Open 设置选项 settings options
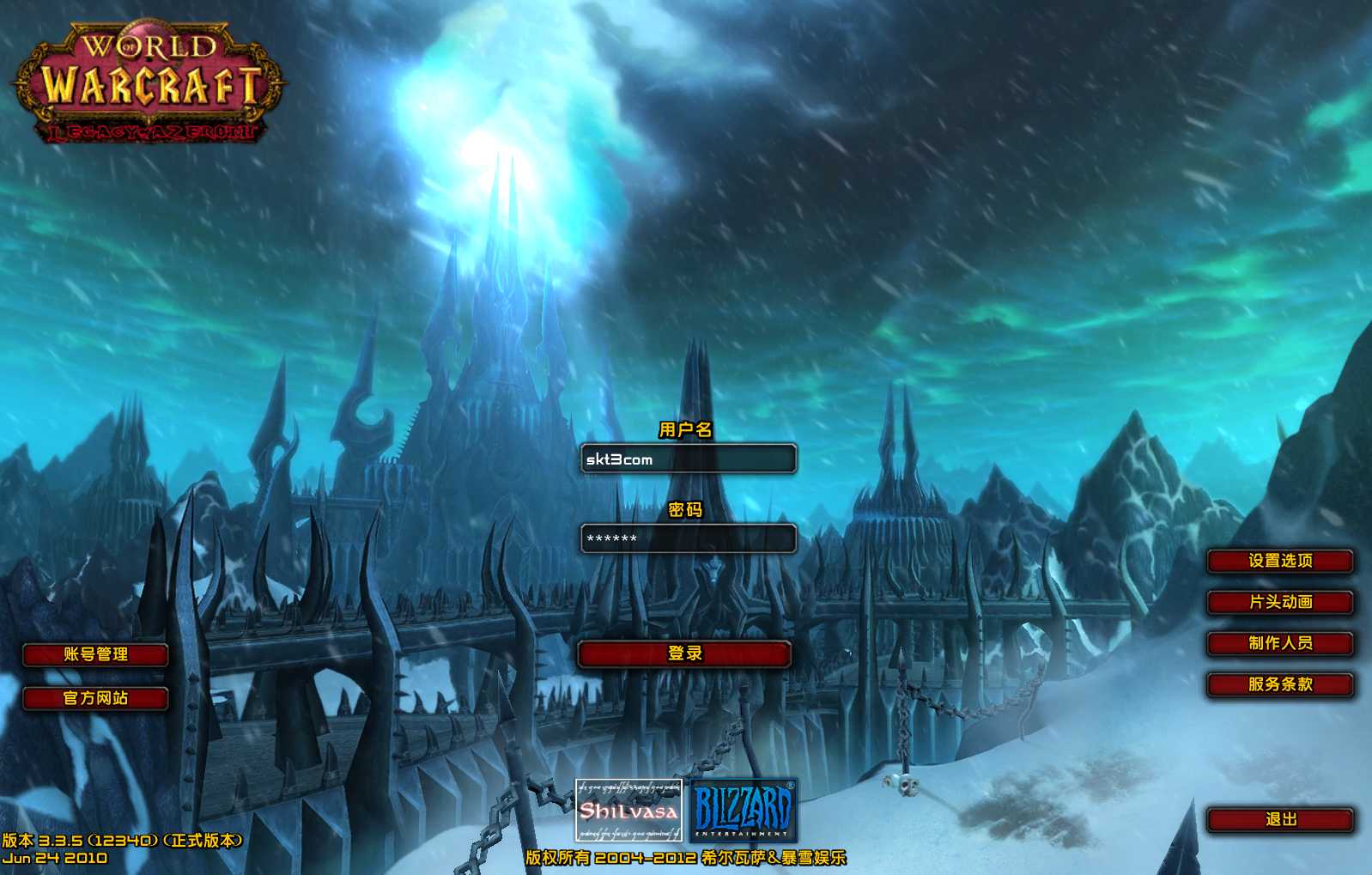The image size is (1372, 875). [1280, 561]
